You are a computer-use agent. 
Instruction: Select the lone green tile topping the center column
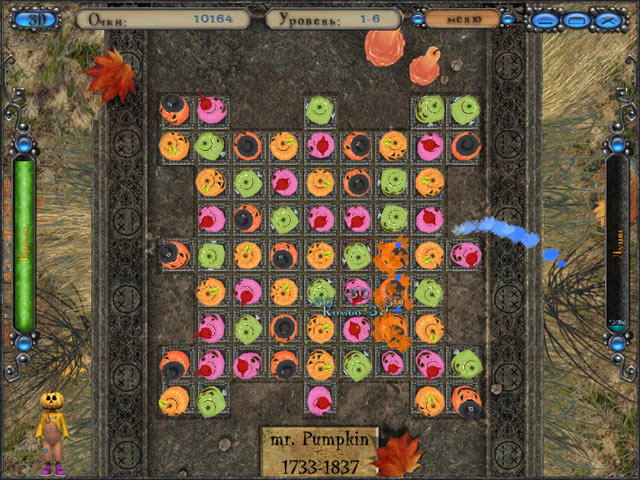[x=320, y=110]
